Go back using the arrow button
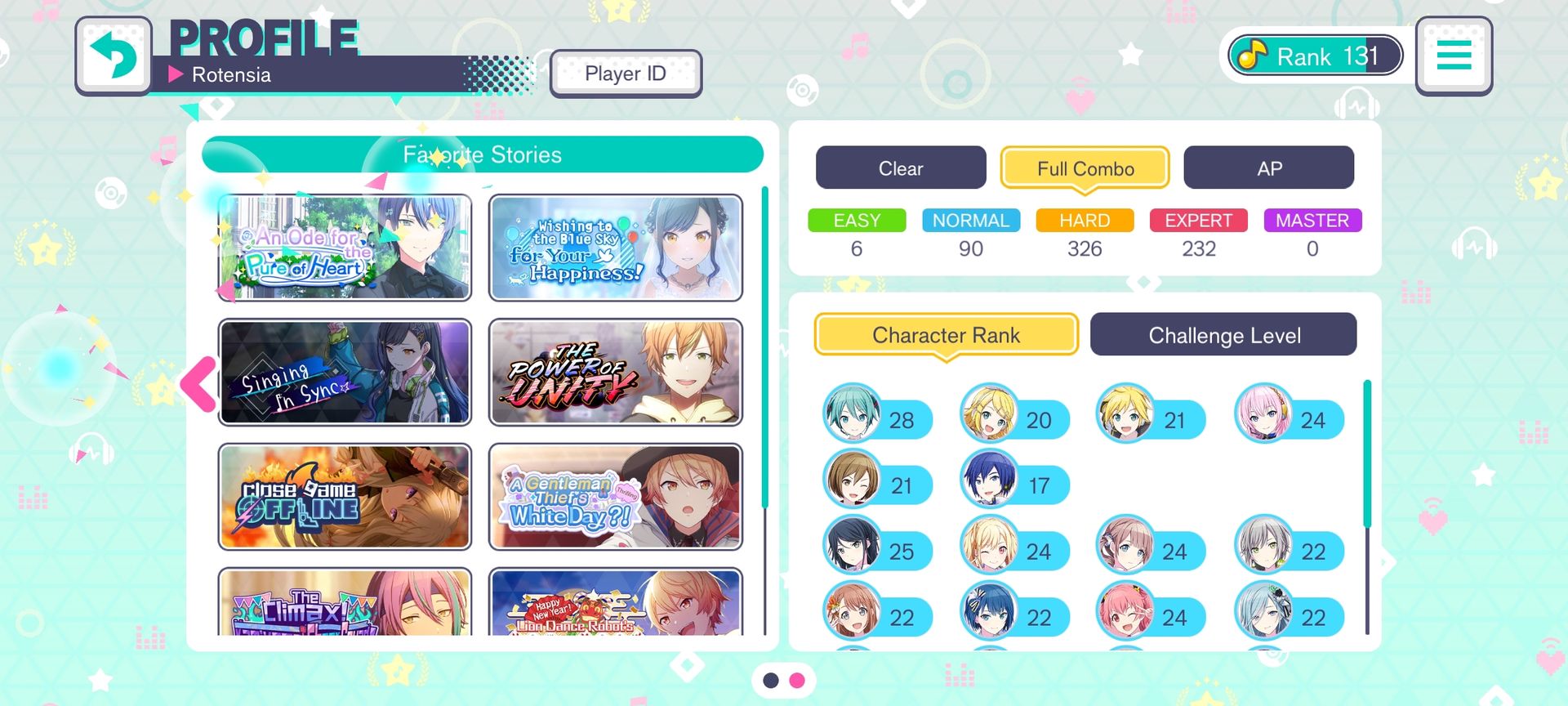Viewport: 1568px width, 706px height. pyautogui.click(x=114, y=56)
